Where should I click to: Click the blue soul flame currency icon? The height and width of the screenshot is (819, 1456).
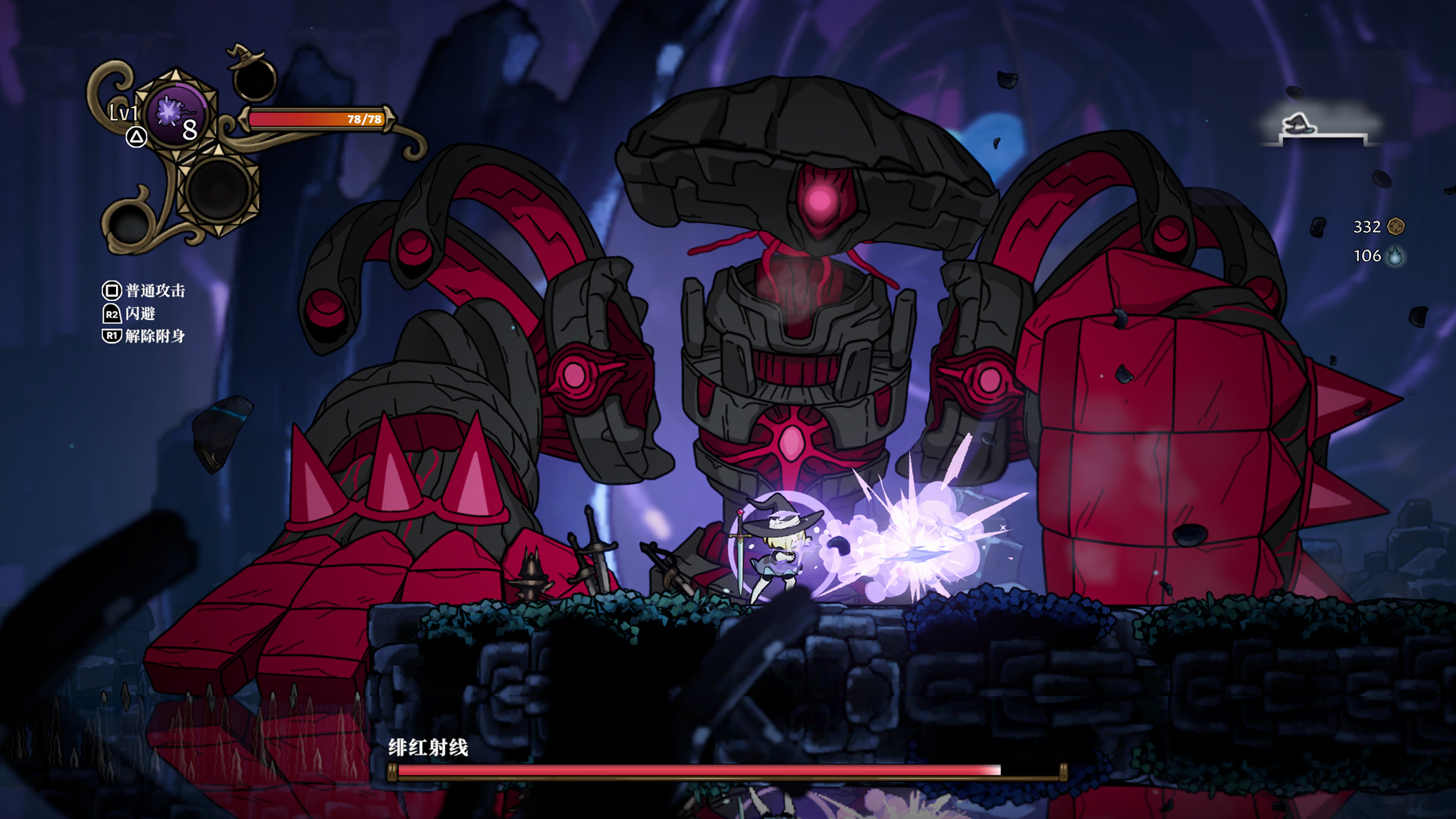(x=1395, y=256)
